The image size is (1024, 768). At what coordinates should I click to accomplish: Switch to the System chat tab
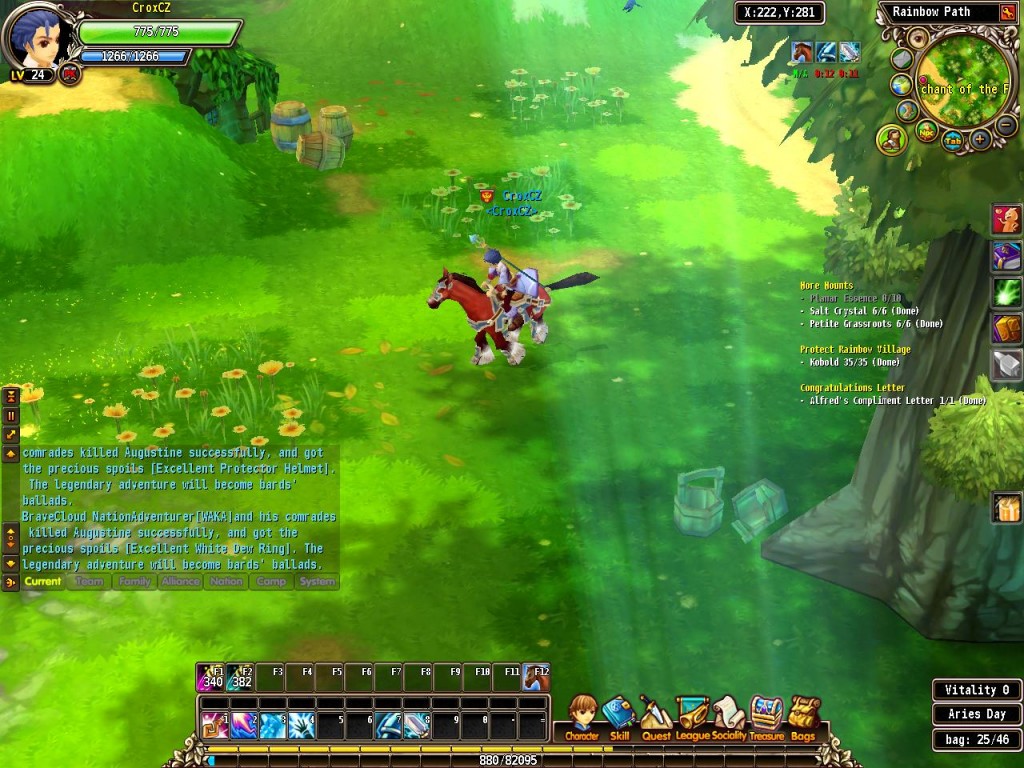(x=317, y=581)
